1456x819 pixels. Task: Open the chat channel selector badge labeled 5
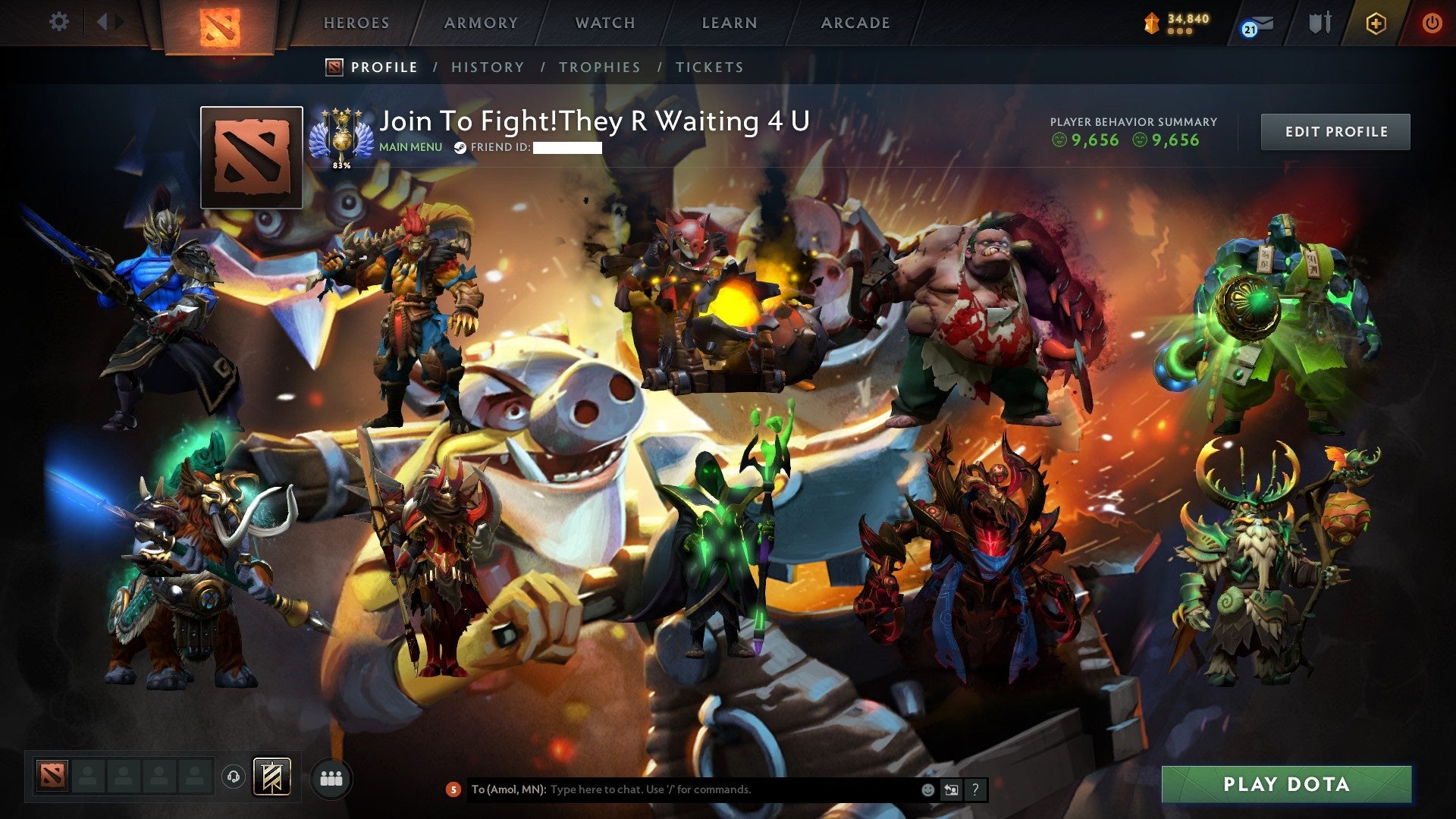(453, 790)
